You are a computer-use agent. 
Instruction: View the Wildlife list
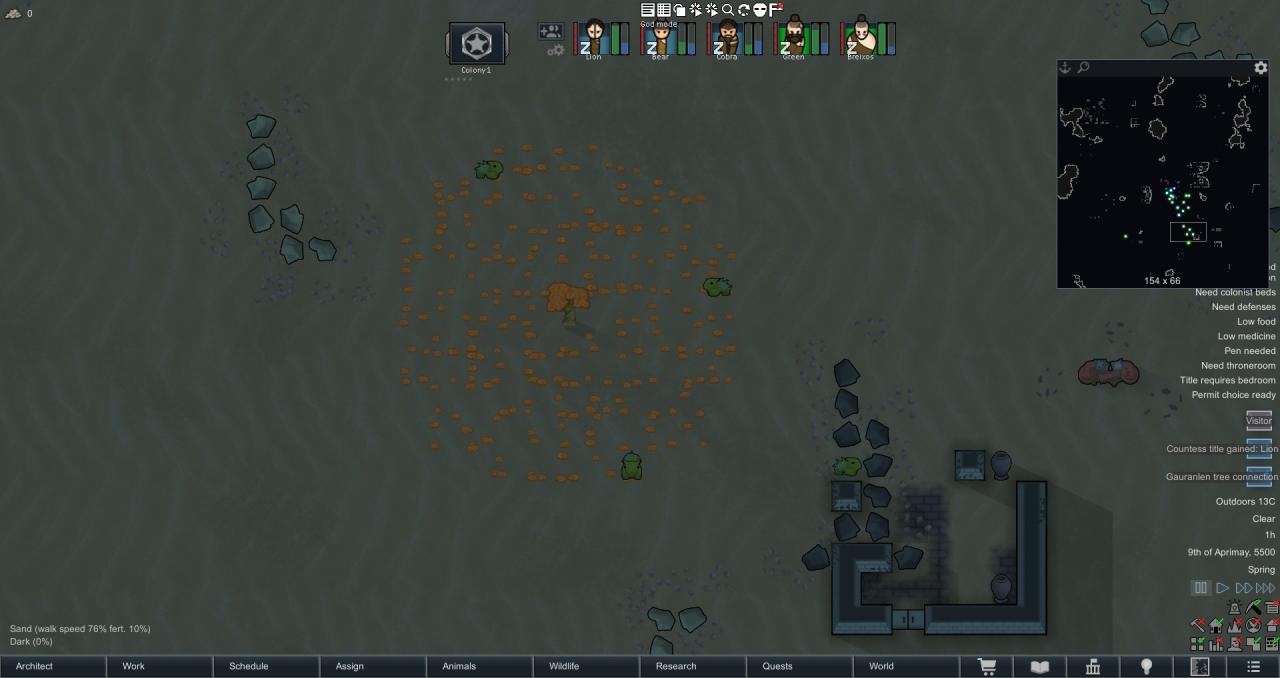point(587,666)
